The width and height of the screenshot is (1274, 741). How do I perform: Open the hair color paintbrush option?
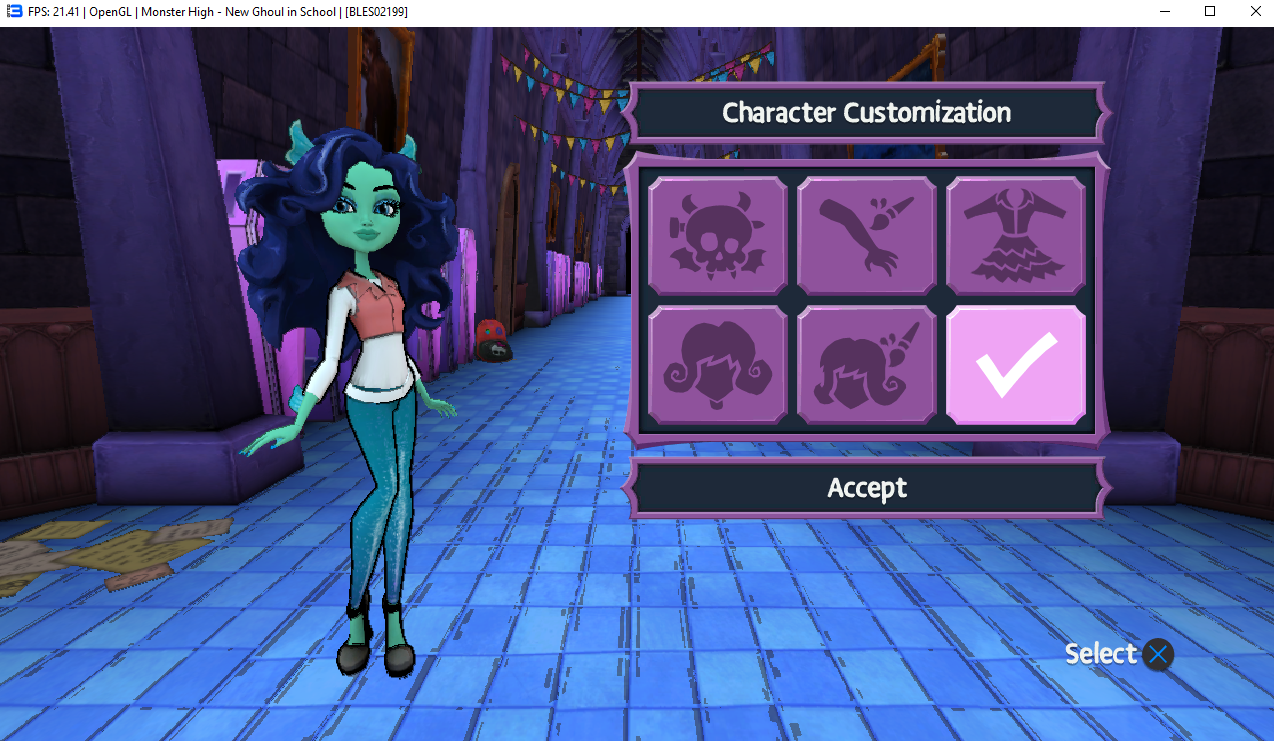pos(866,365)
